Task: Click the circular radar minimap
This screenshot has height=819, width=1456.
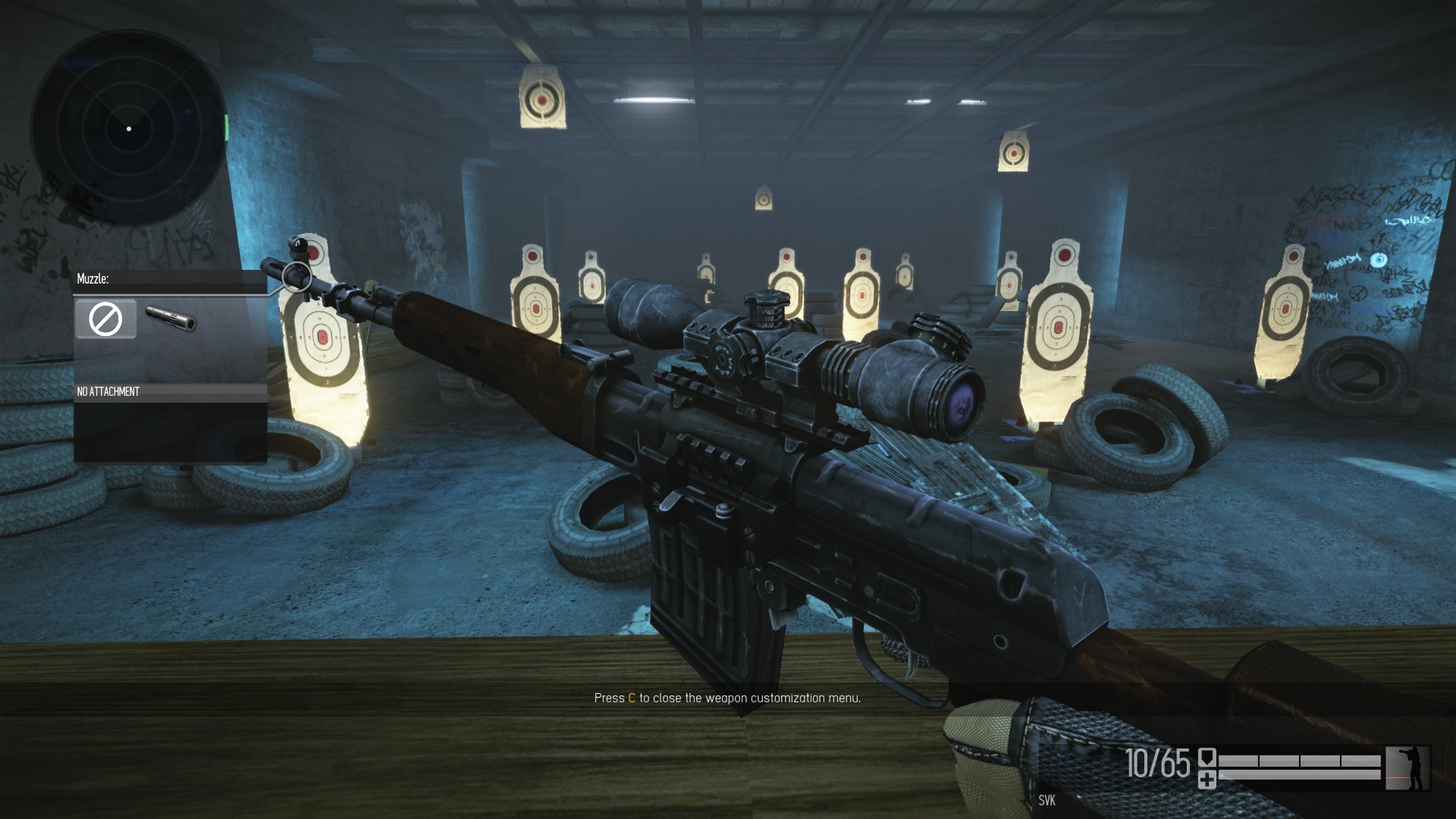Action: click(129, 129)
